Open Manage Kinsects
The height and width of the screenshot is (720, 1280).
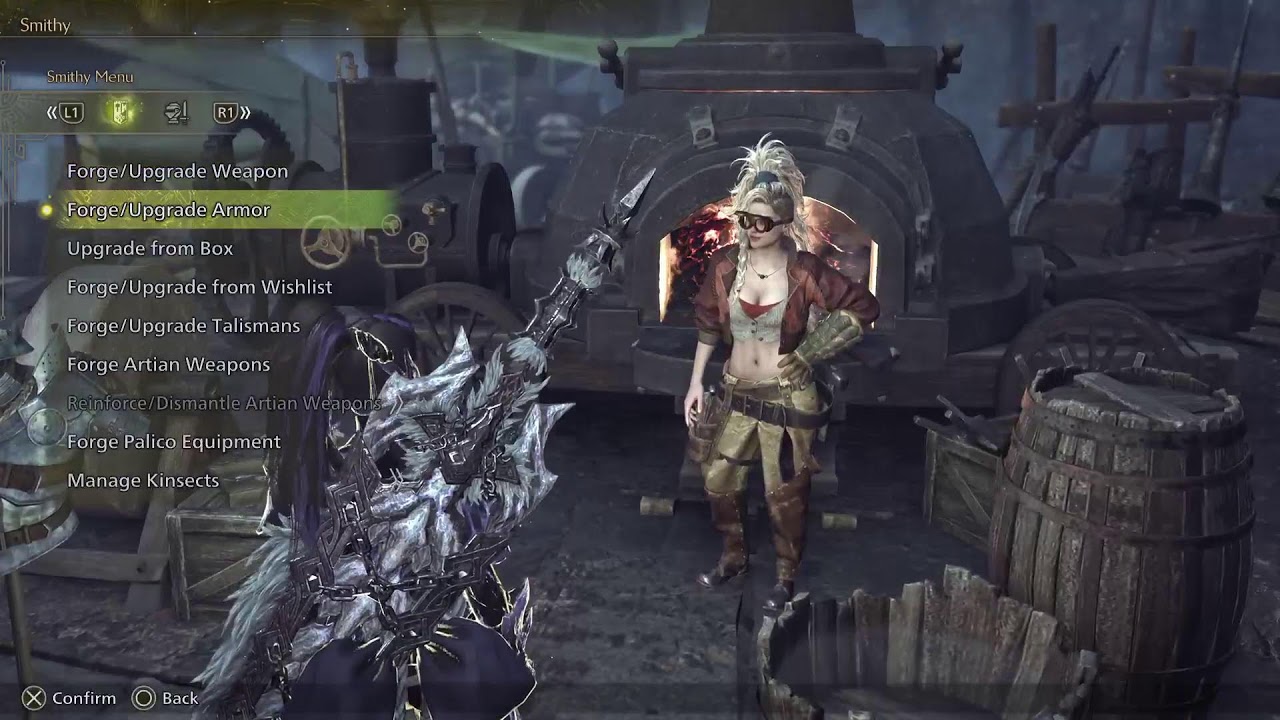pos(143,481)
